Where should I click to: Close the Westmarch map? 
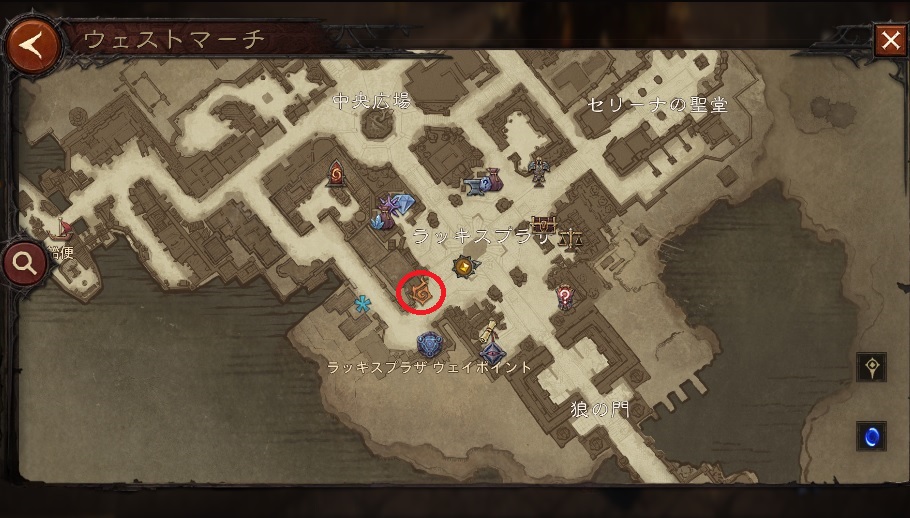coord(888,40)
